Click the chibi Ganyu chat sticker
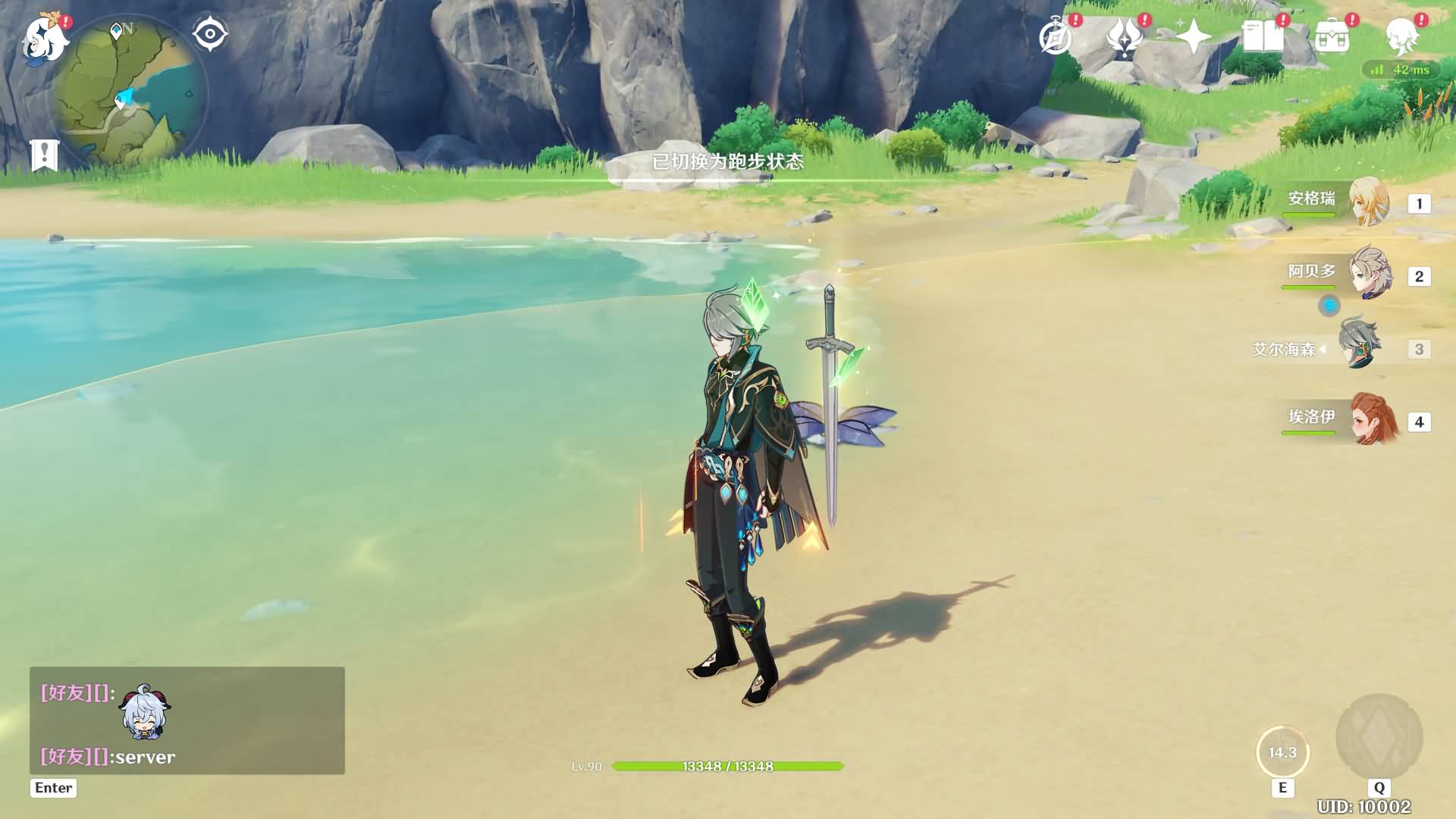 (x=145, y=714)
